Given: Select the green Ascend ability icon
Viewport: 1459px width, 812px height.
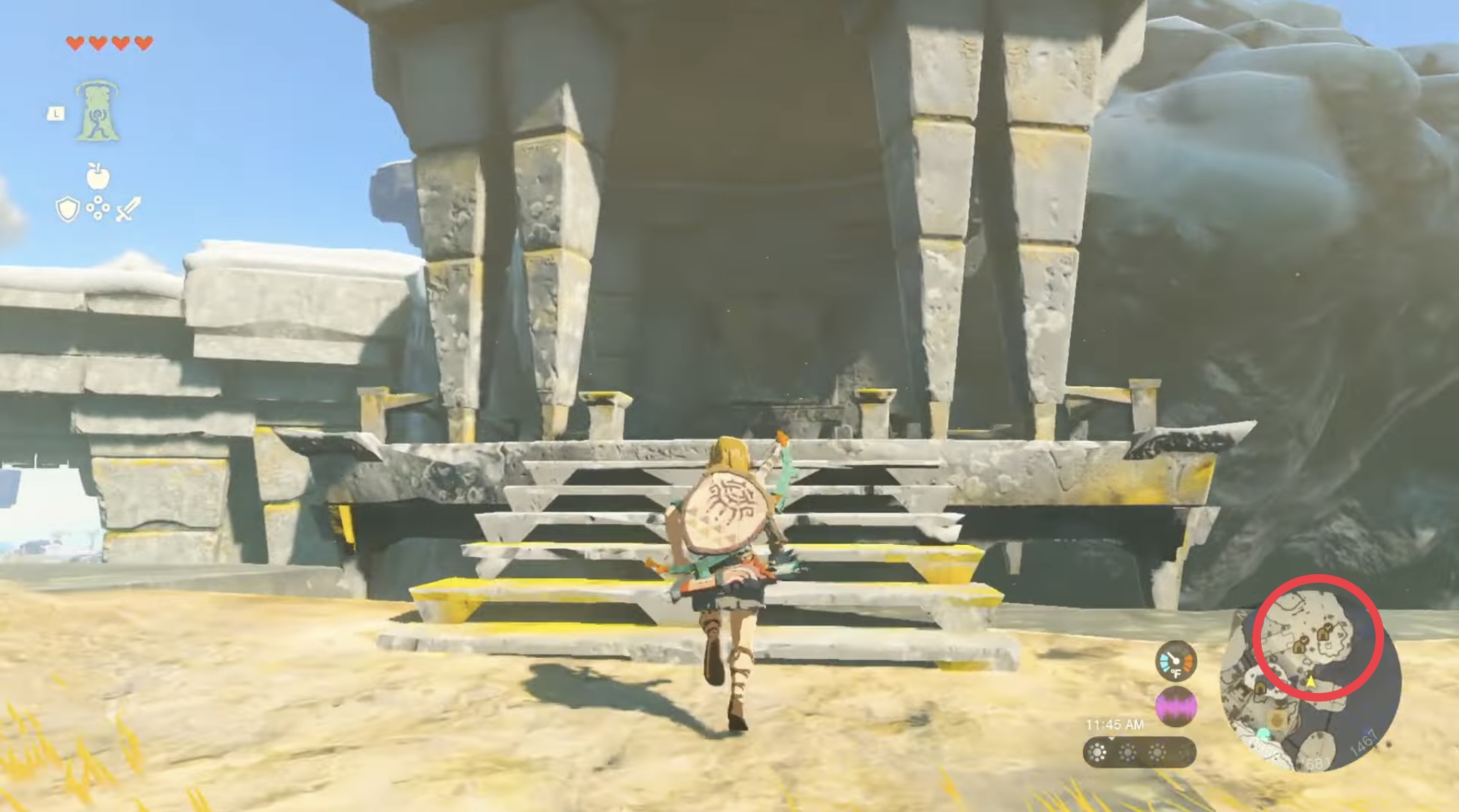Looking at the screenshot, I should tap(97, 110).
